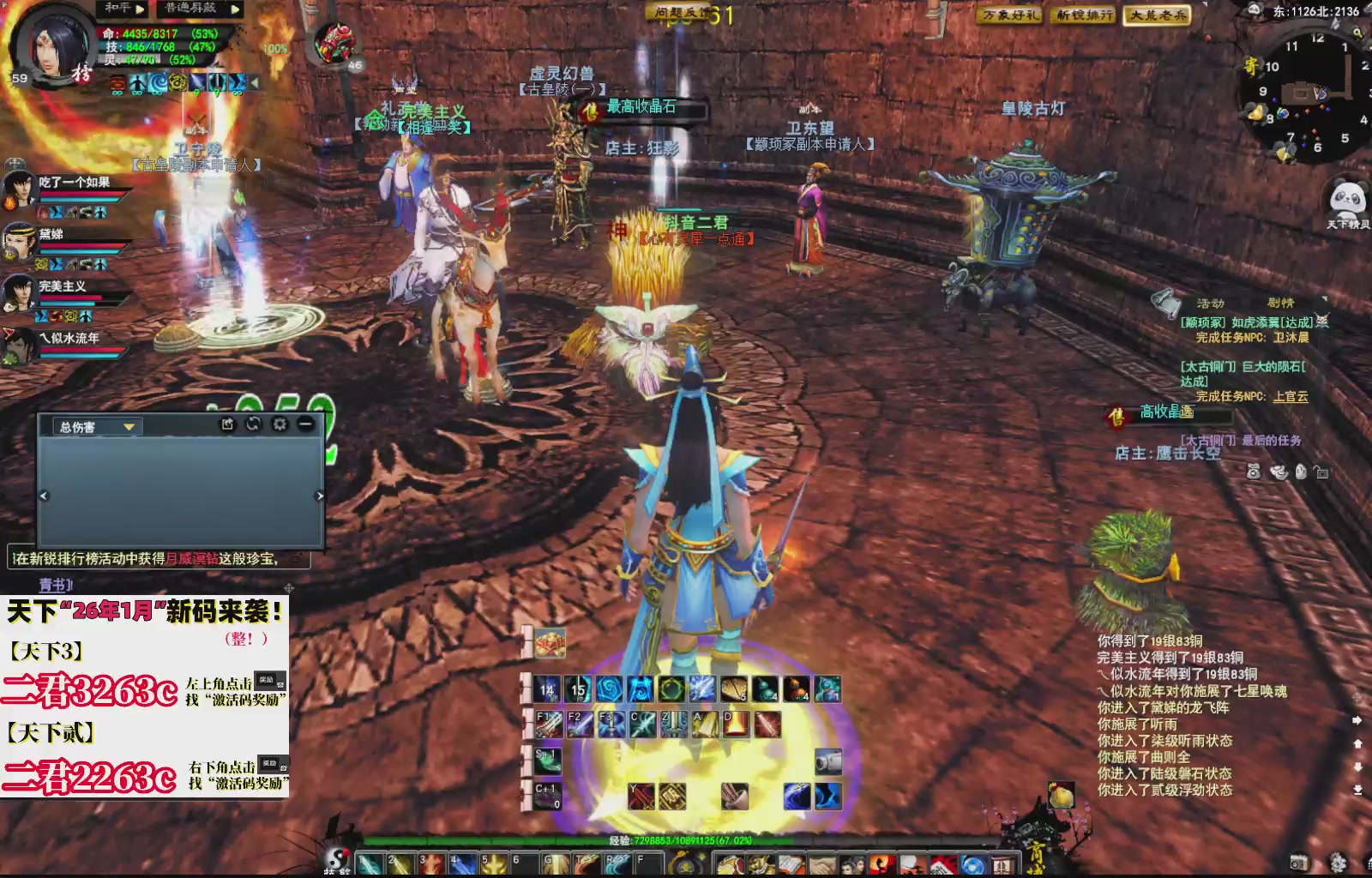This screenshot has height=878, width=1372.
Task: Click the magnifier icon next to the minimap
Action: click(x=1358, y=33)
